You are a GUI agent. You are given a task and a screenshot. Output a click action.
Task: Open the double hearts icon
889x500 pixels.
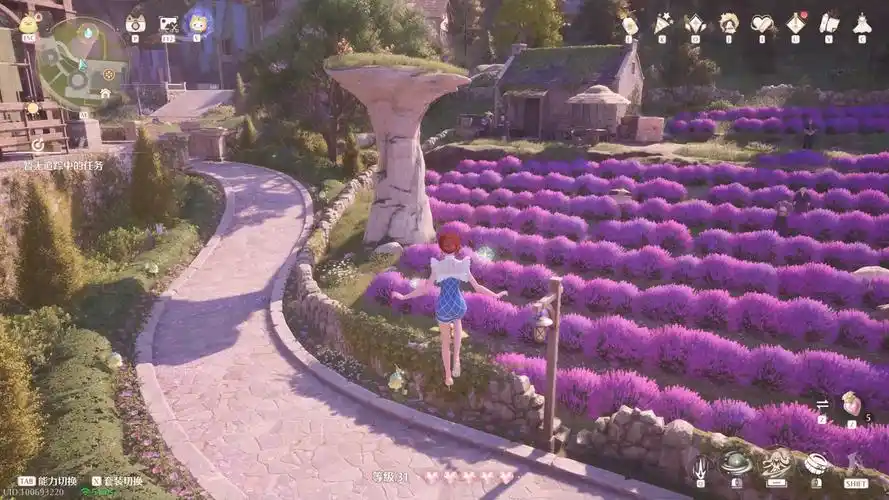pos(762,23)
